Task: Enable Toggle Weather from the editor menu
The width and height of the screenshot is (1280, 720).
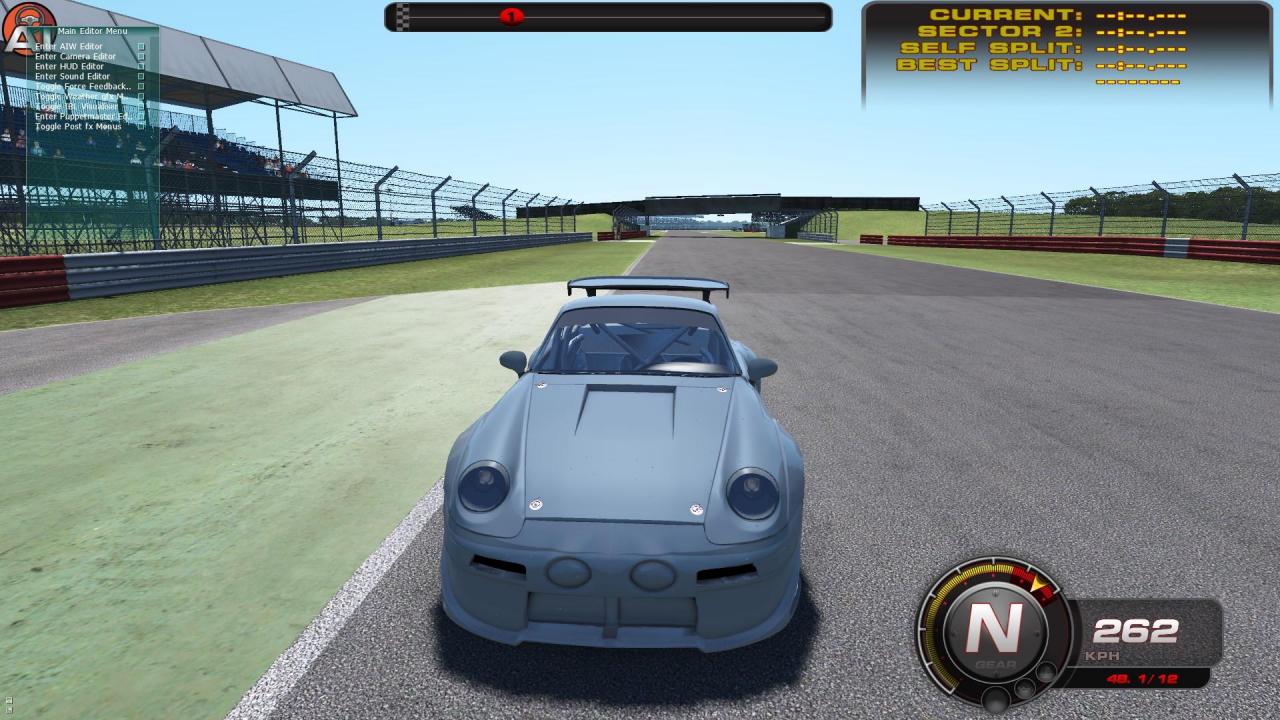Action: [x=142, y=96]
